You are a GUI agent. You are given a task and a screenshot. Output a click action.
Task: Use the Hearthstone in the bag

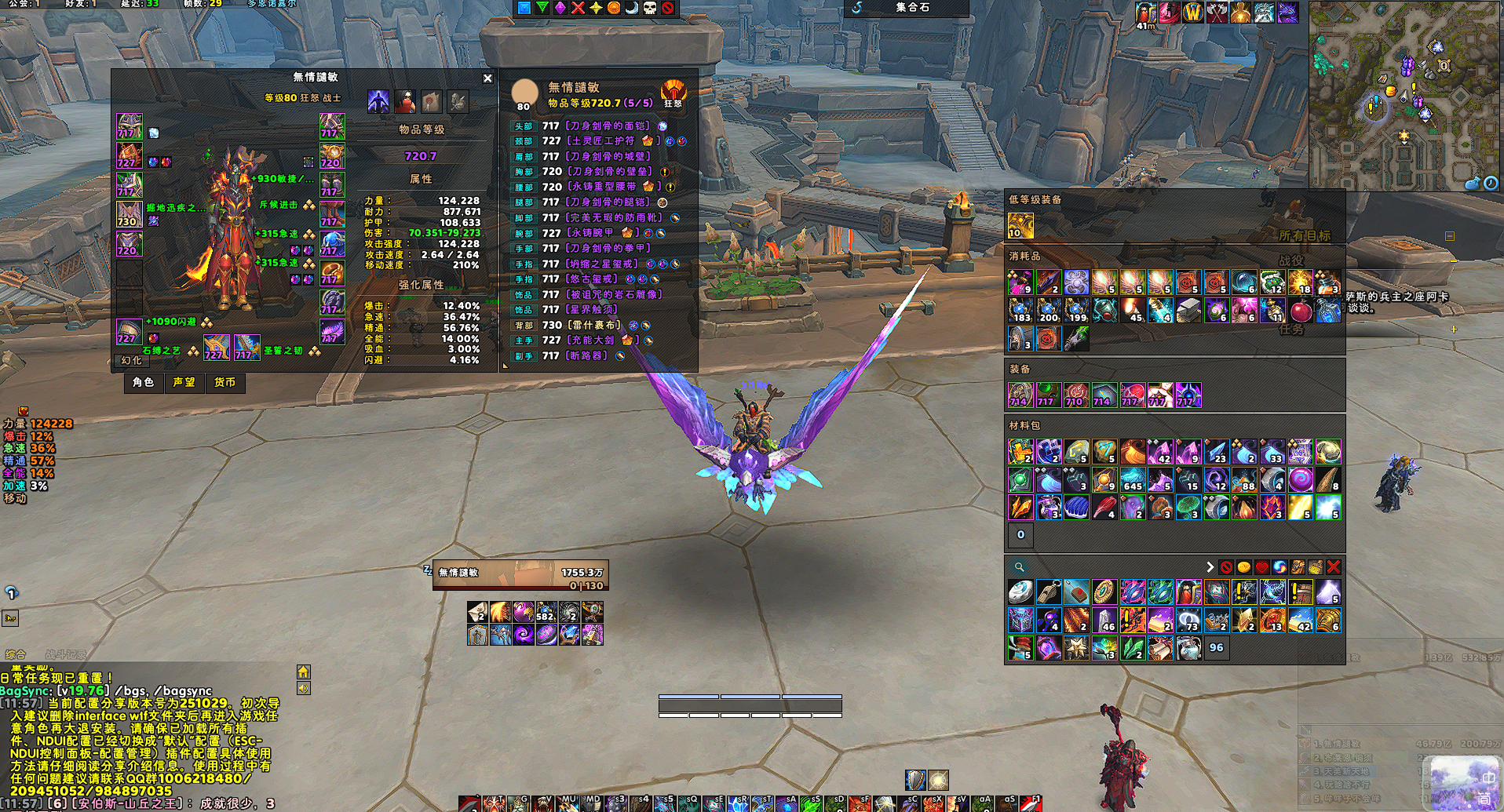coord(1020,592)
